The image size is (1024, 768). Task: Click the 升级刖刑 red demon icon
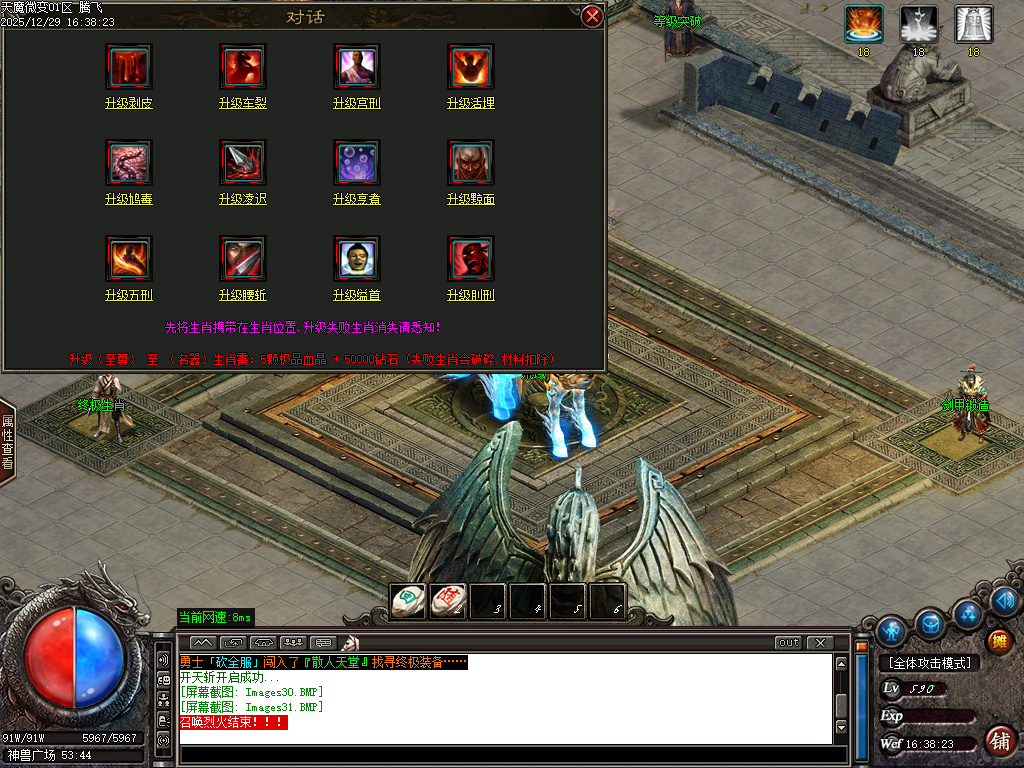point(471,258)
